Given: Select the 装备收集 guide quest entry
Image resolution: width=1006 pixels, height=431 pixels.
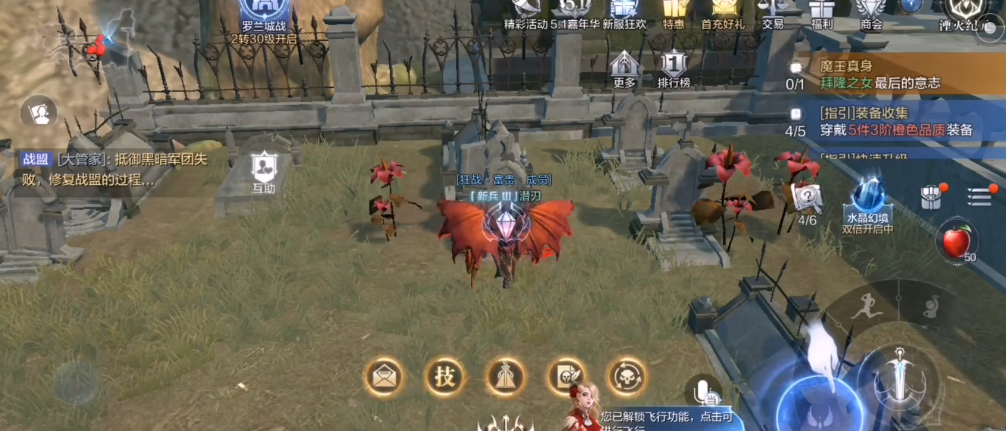Looking at the screenshot, I should (880, 120).
